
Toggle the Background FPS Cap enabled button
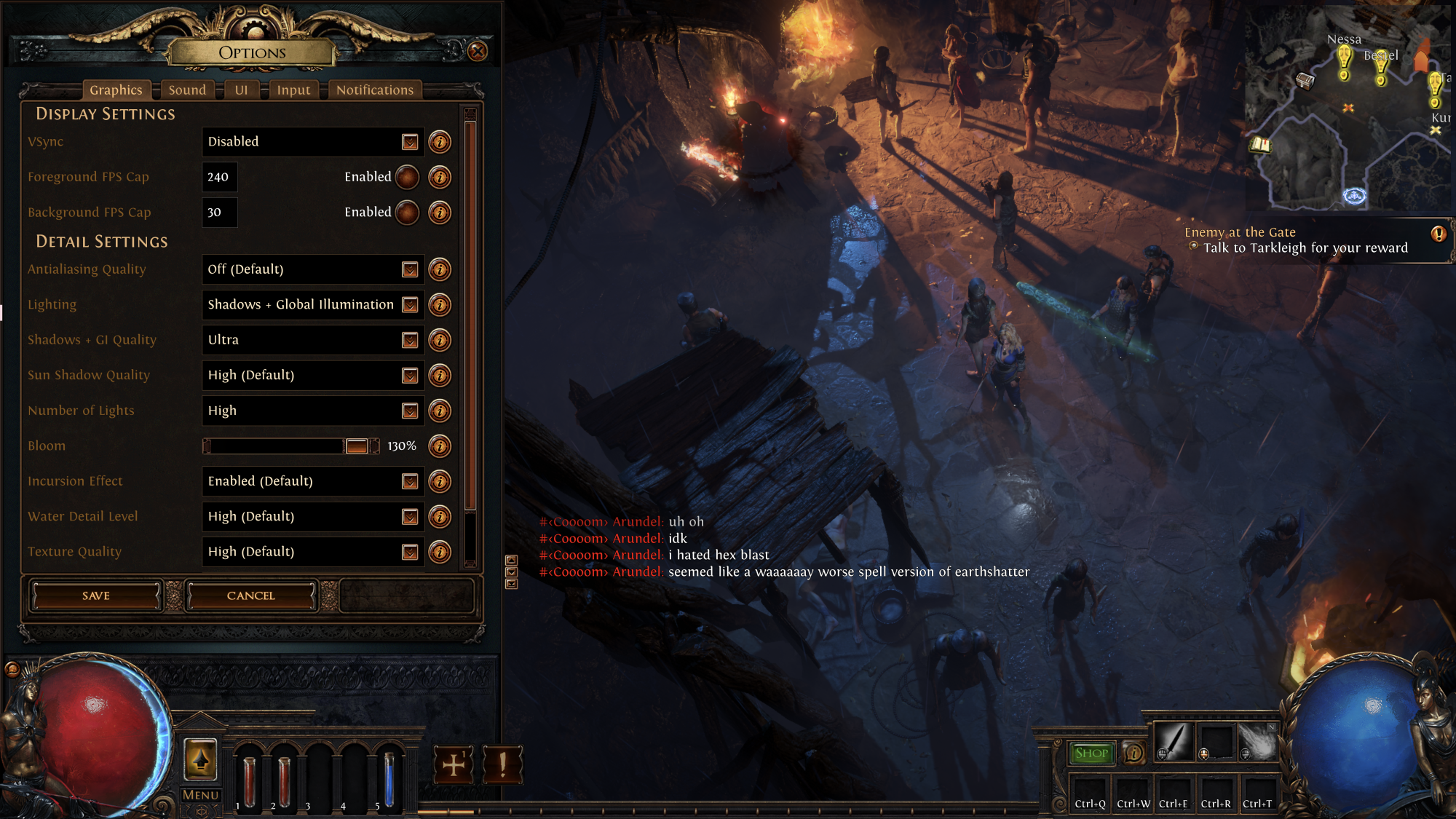[x=407, y=213]
